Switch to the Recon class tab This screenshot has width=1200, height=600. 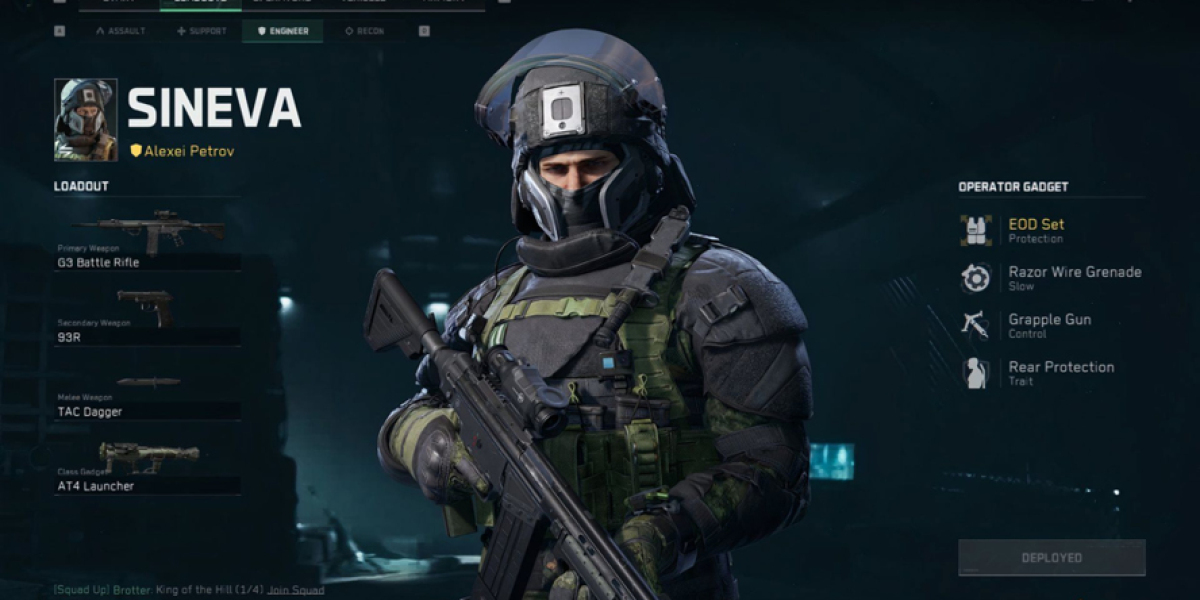364,31
